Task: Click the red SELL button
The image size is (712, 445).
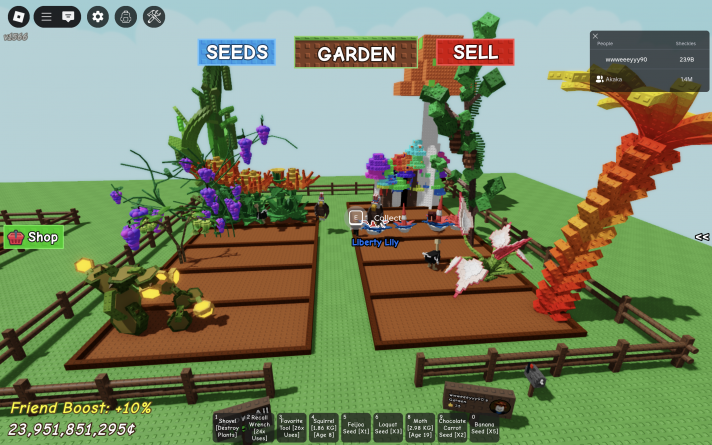Action: click(x=475, y=52)
